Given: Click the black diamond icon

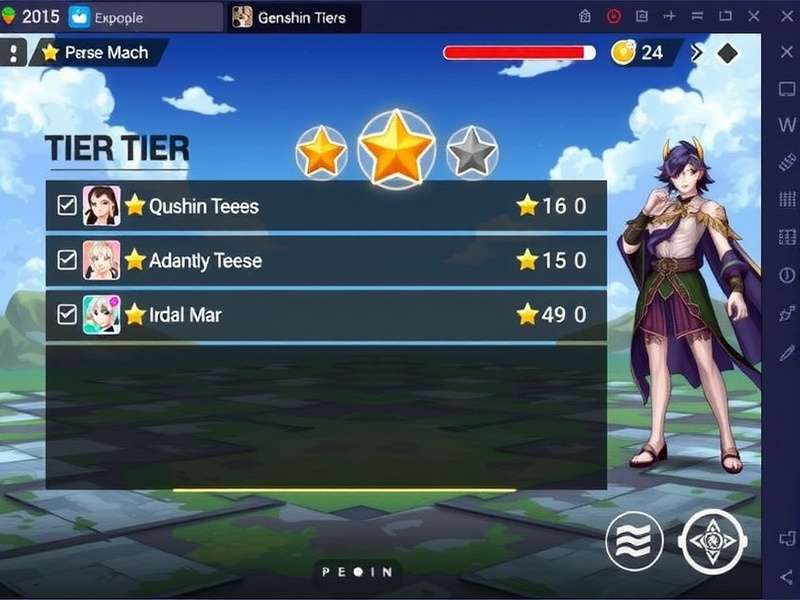Looking at the screenshot, I should click(728, 53).
